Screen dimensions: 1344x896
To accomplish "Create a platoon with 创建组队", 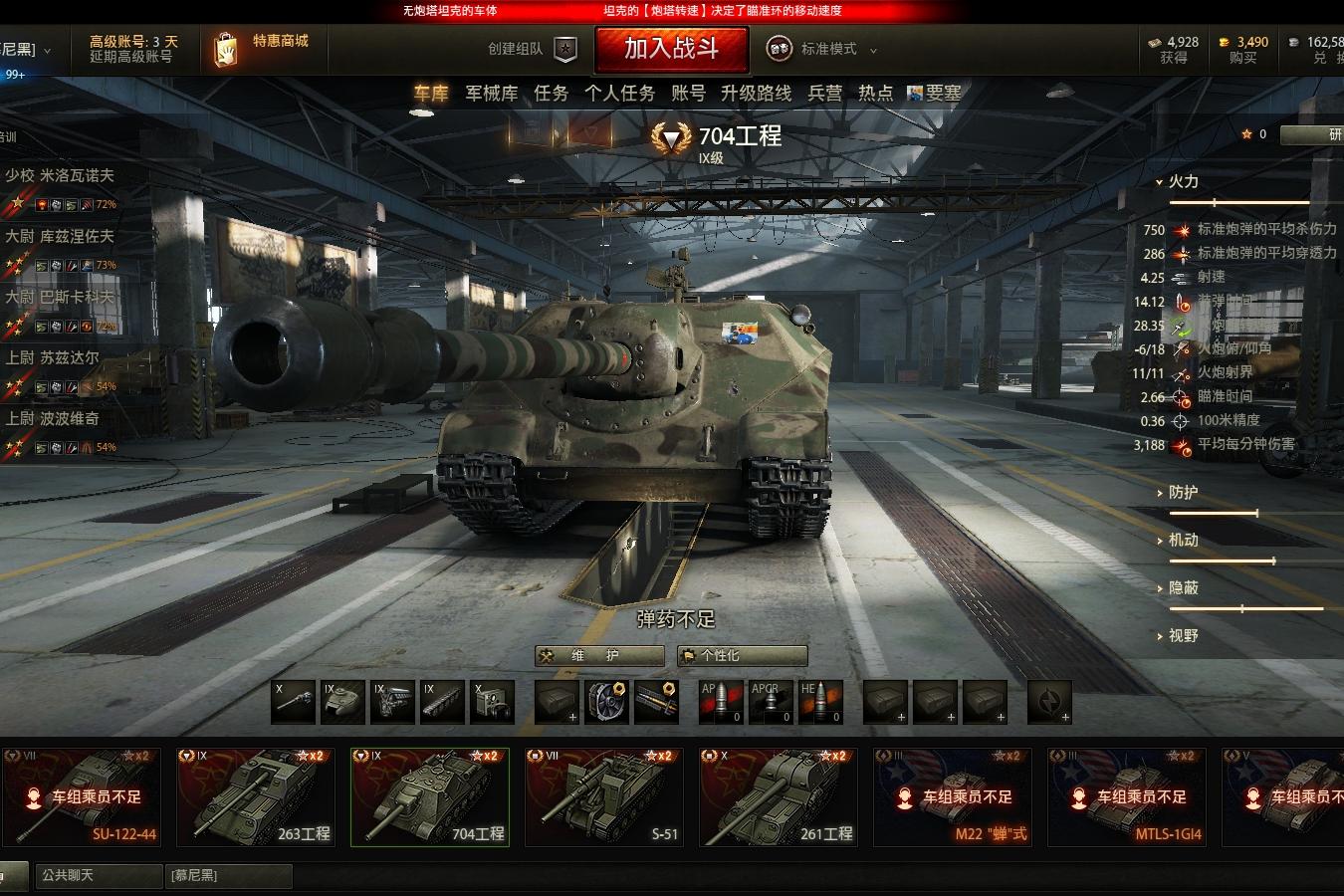I will pyautogui.click(x=532, y=49).
